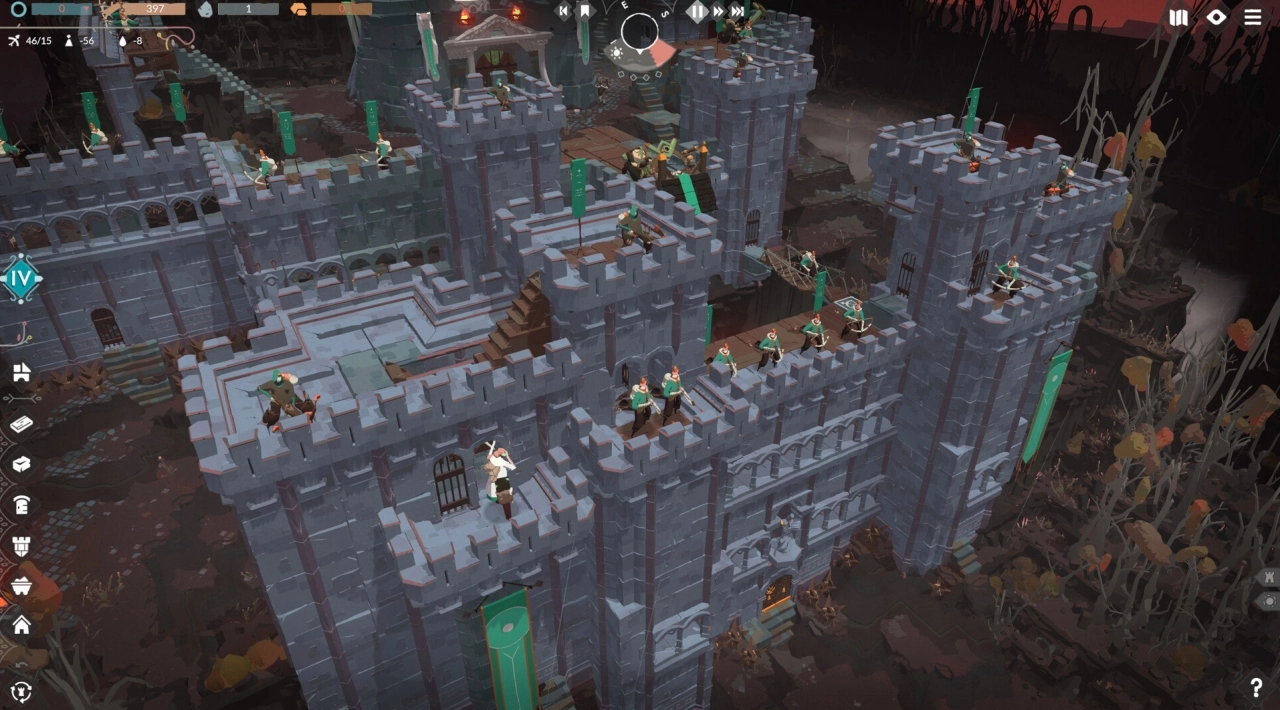Set game speed to fast forward
Screen dimensions: 1280x710
tap(718, 11)
